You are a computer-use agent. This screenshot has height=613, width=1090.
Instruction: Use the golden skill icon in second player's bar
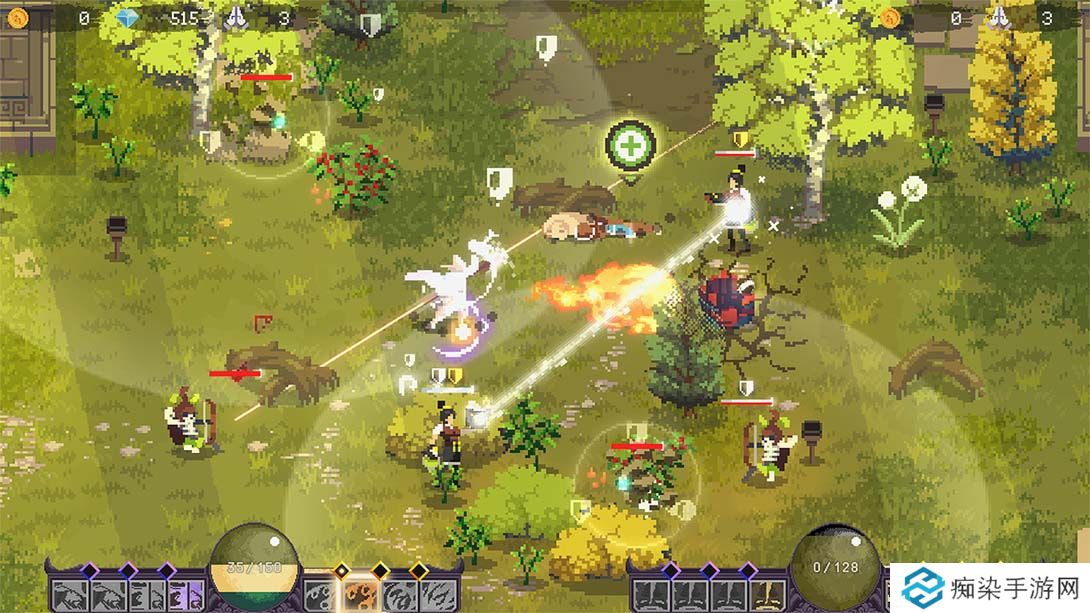click(x=770, y=596)
